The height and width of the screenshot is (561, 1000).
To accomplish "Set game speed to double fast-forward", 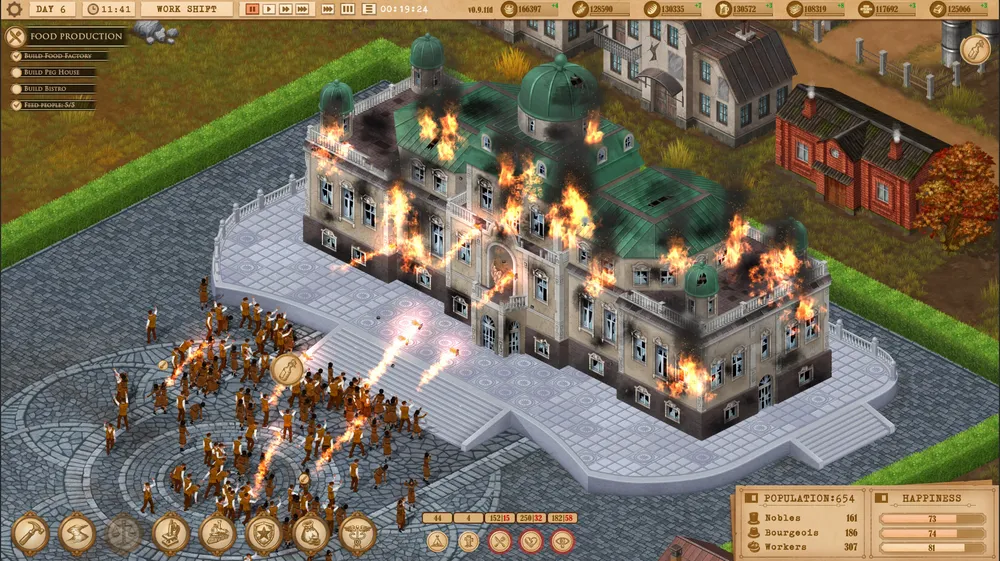I will (286, 9).
